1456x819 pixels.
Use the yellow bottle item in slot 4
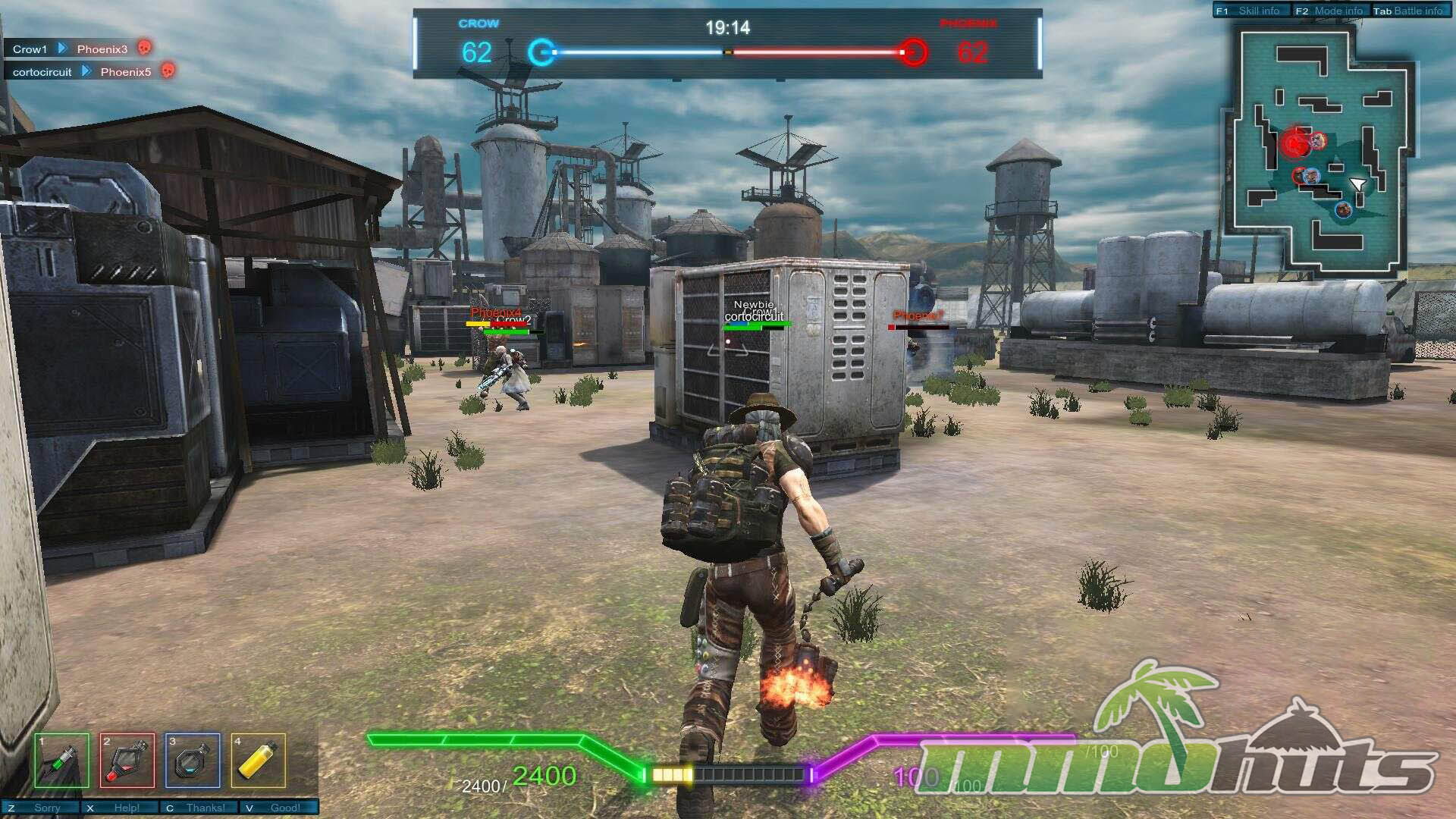pyautogui.click(x=258, y=761)
